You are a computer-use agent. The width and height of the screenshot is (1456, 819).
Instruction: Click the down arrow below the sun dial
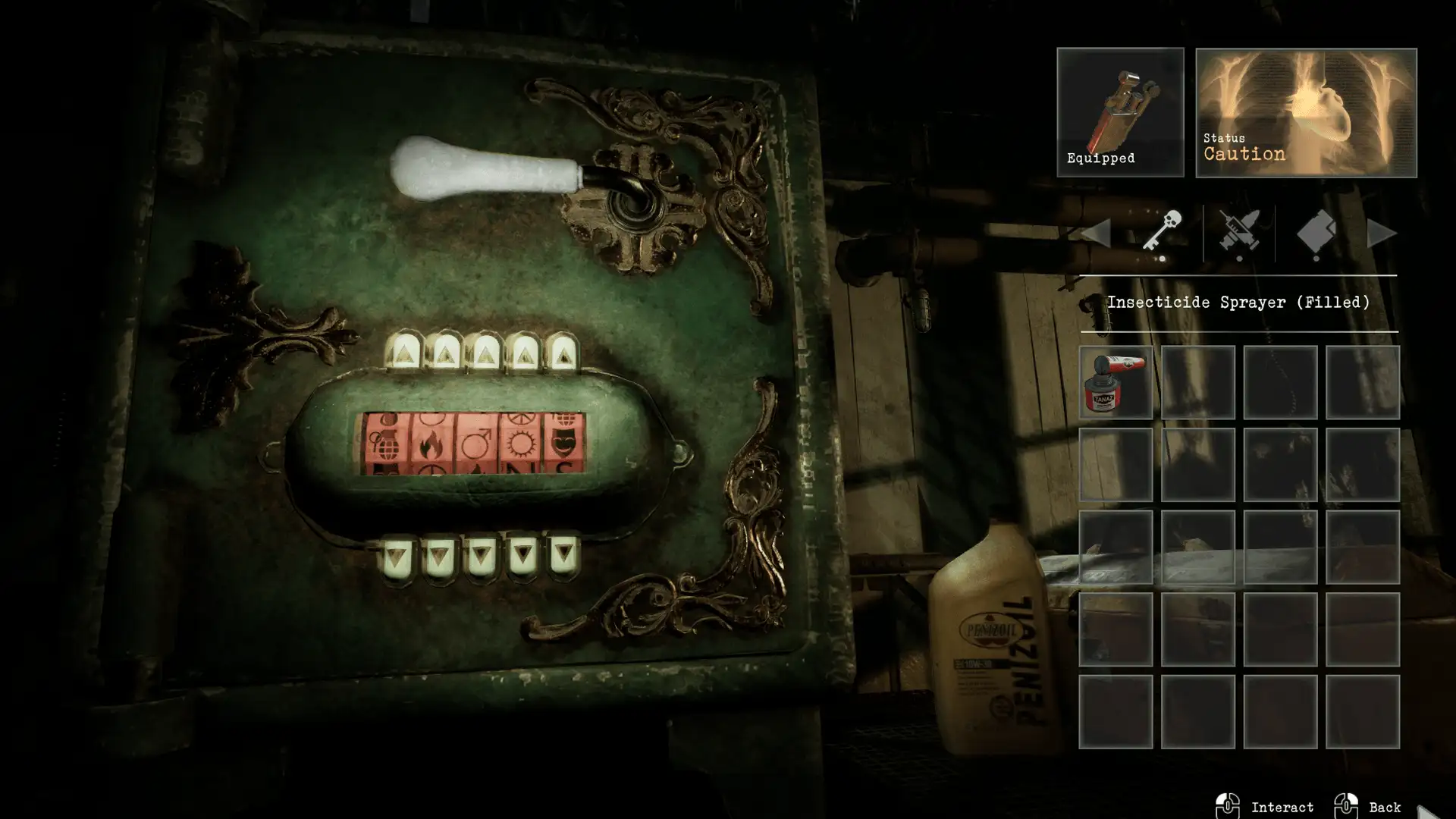pyautogui.click(x=522, y=557)
